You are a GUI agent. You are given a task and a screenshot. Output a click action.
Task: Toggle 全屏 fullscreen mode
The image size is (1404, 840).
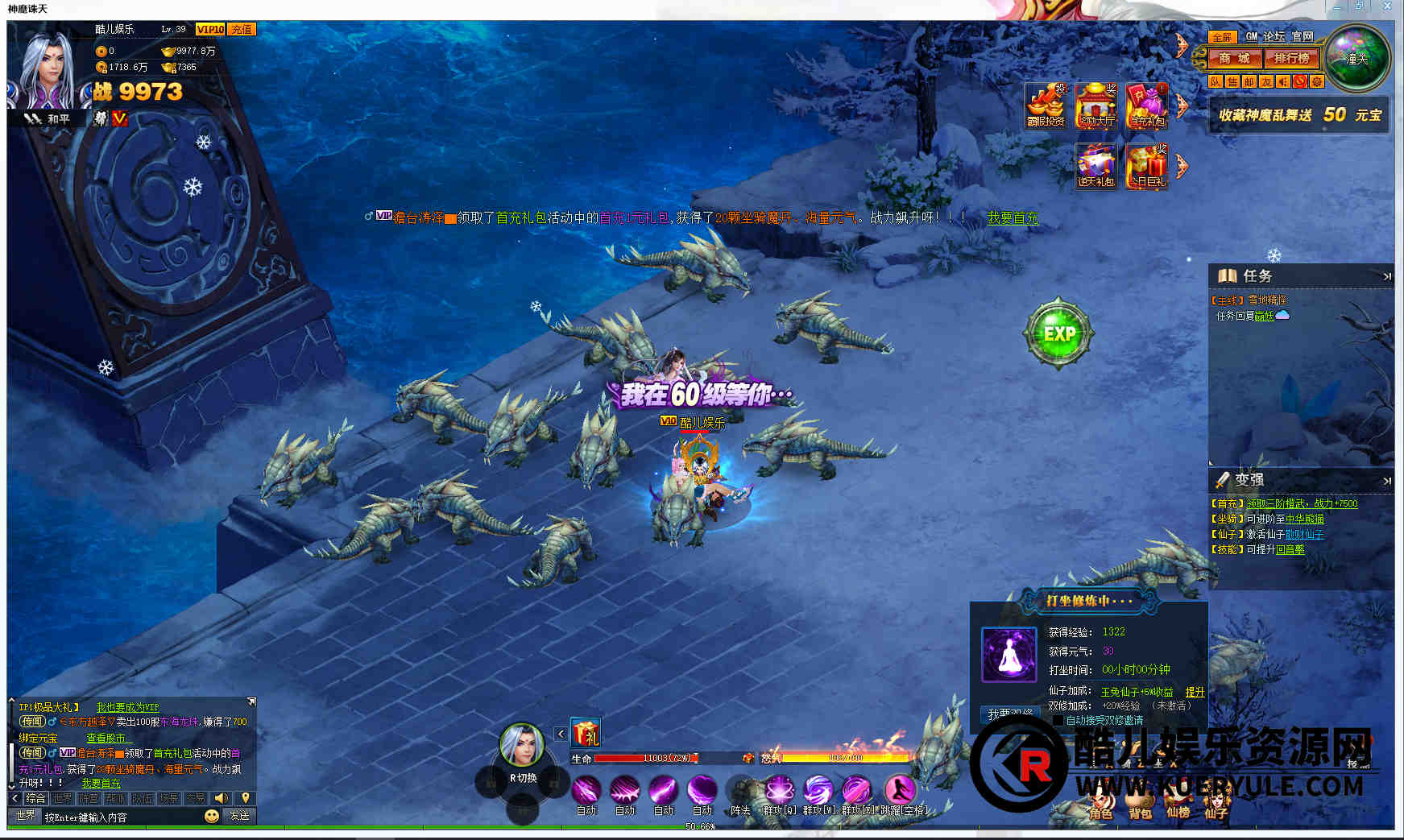click(x=1221, y=37)
